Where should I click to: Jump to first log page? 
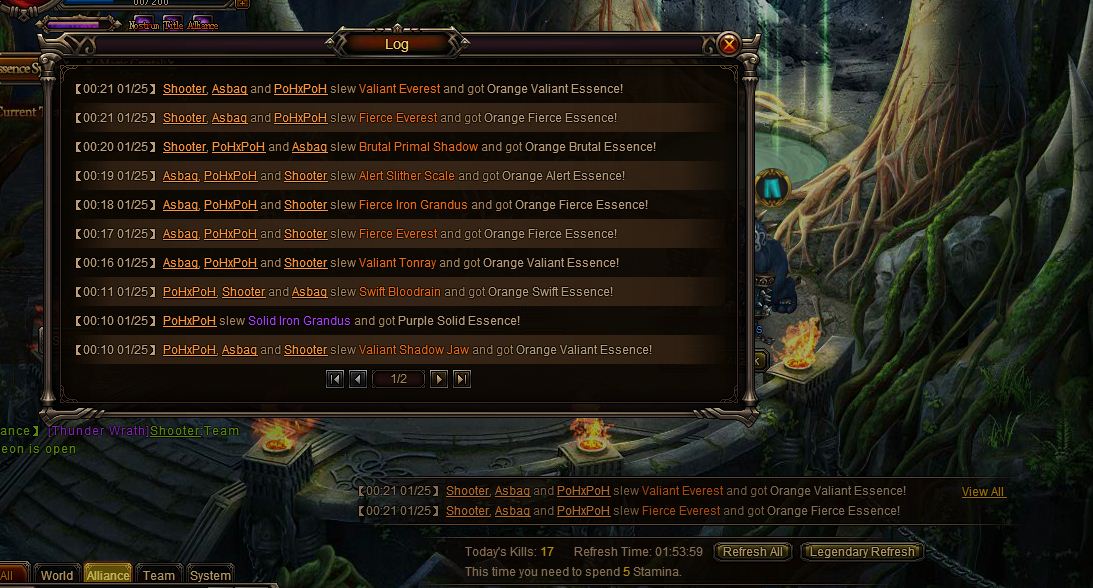click(335, 379)
